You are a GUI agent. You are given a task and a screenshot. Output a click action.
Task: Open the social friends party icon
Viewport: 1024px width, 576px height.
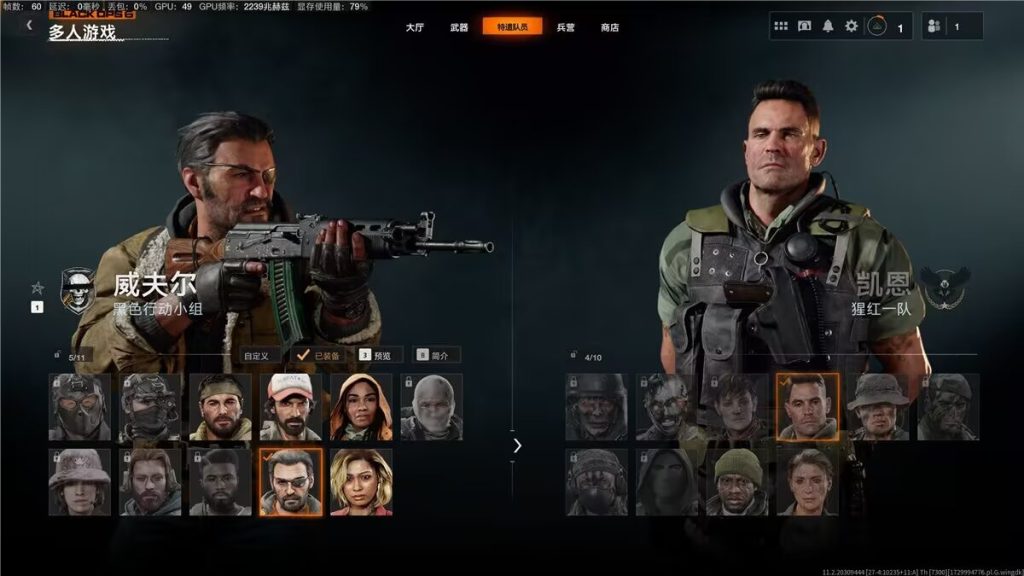pos(936,27)
